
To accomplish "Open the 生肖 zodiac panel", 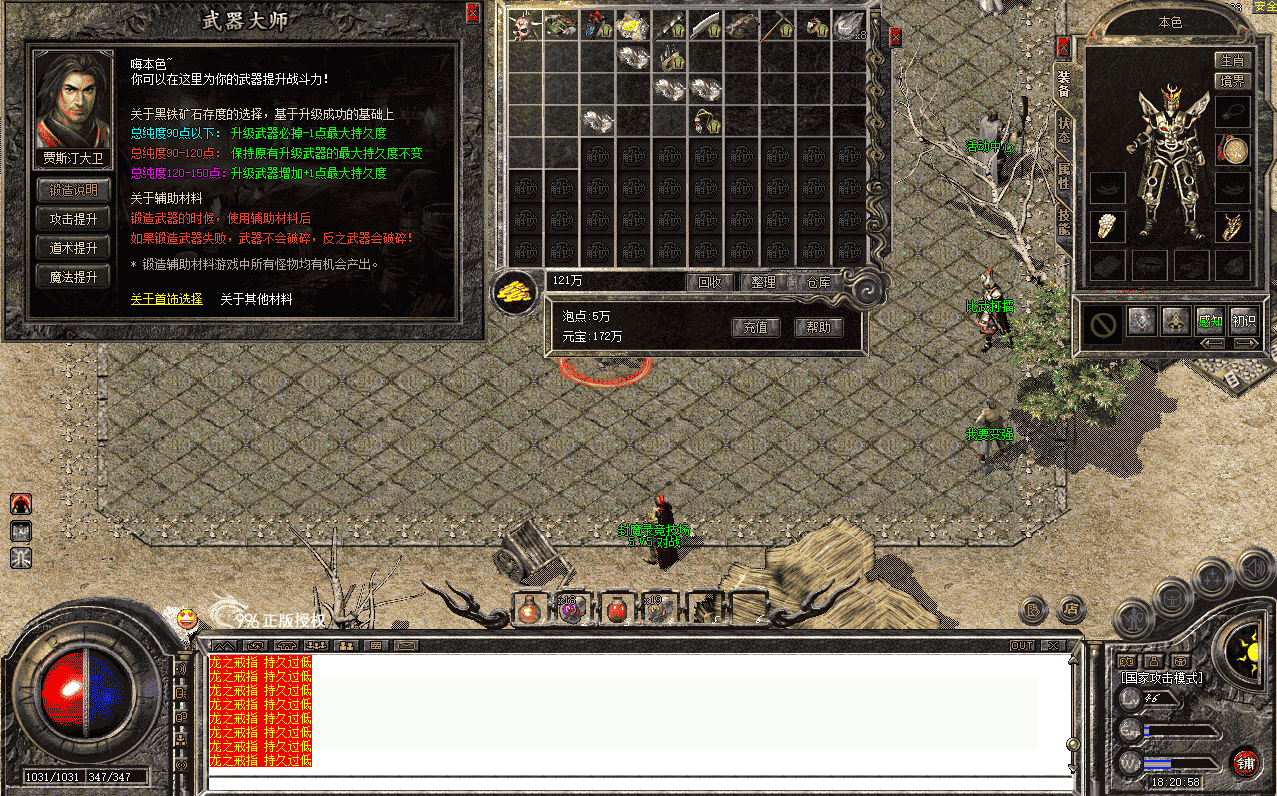I will point(1233,61).
